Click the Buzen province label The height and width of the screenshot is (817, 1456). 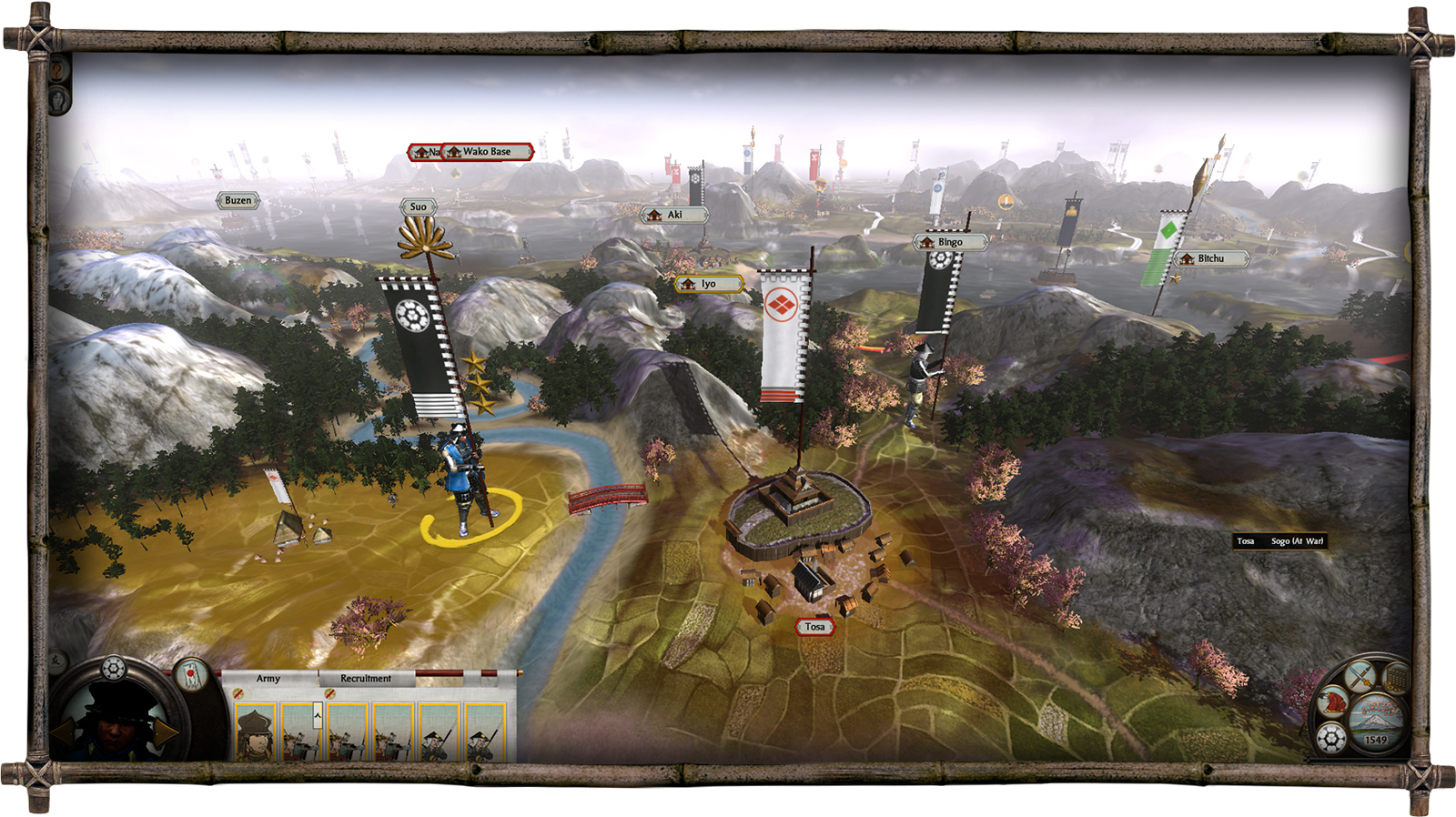click(x=238, y=200)
